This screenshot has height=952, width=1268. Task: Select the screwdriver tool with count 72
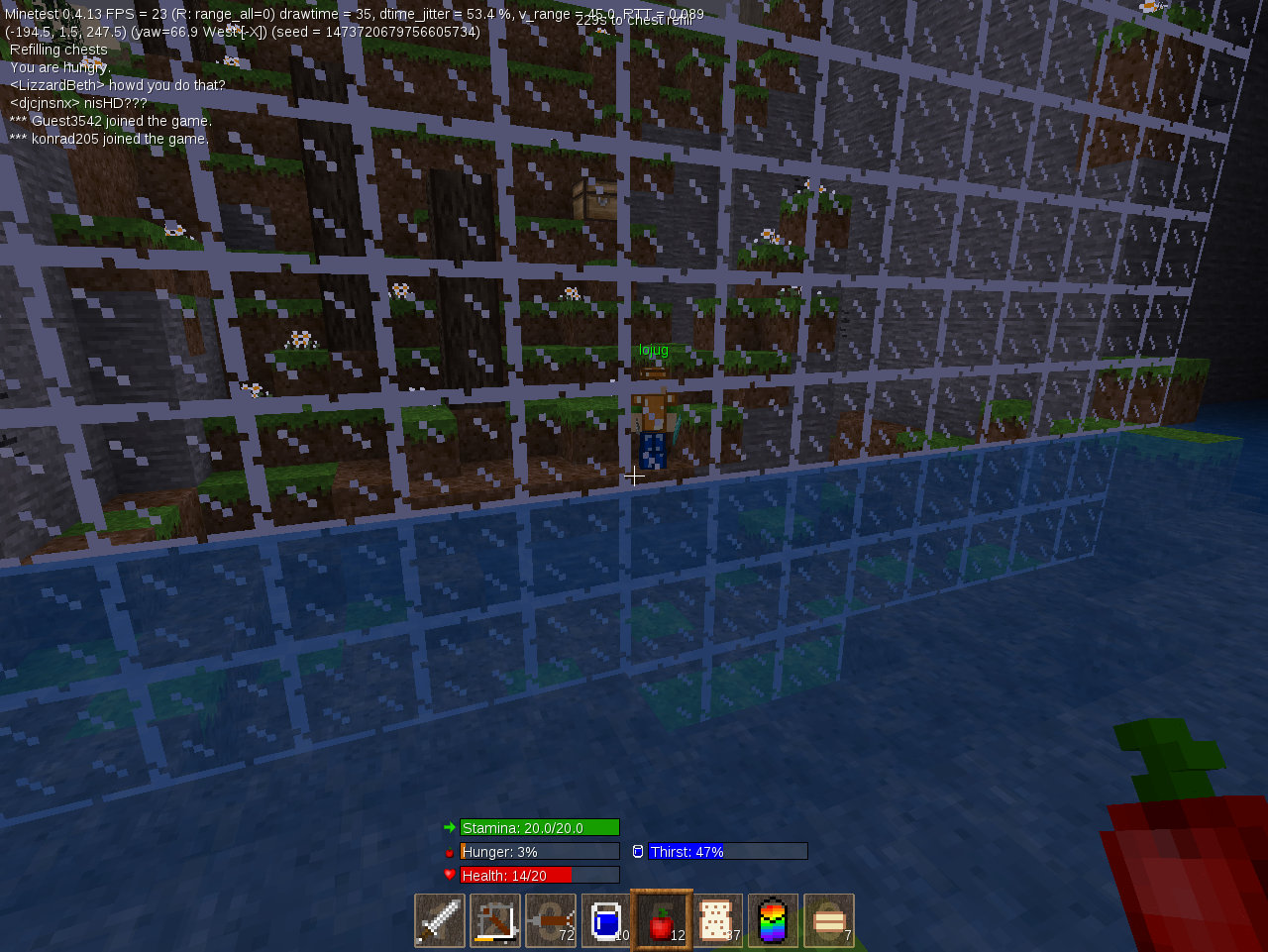pyautogui.click(x=550, y=920)
